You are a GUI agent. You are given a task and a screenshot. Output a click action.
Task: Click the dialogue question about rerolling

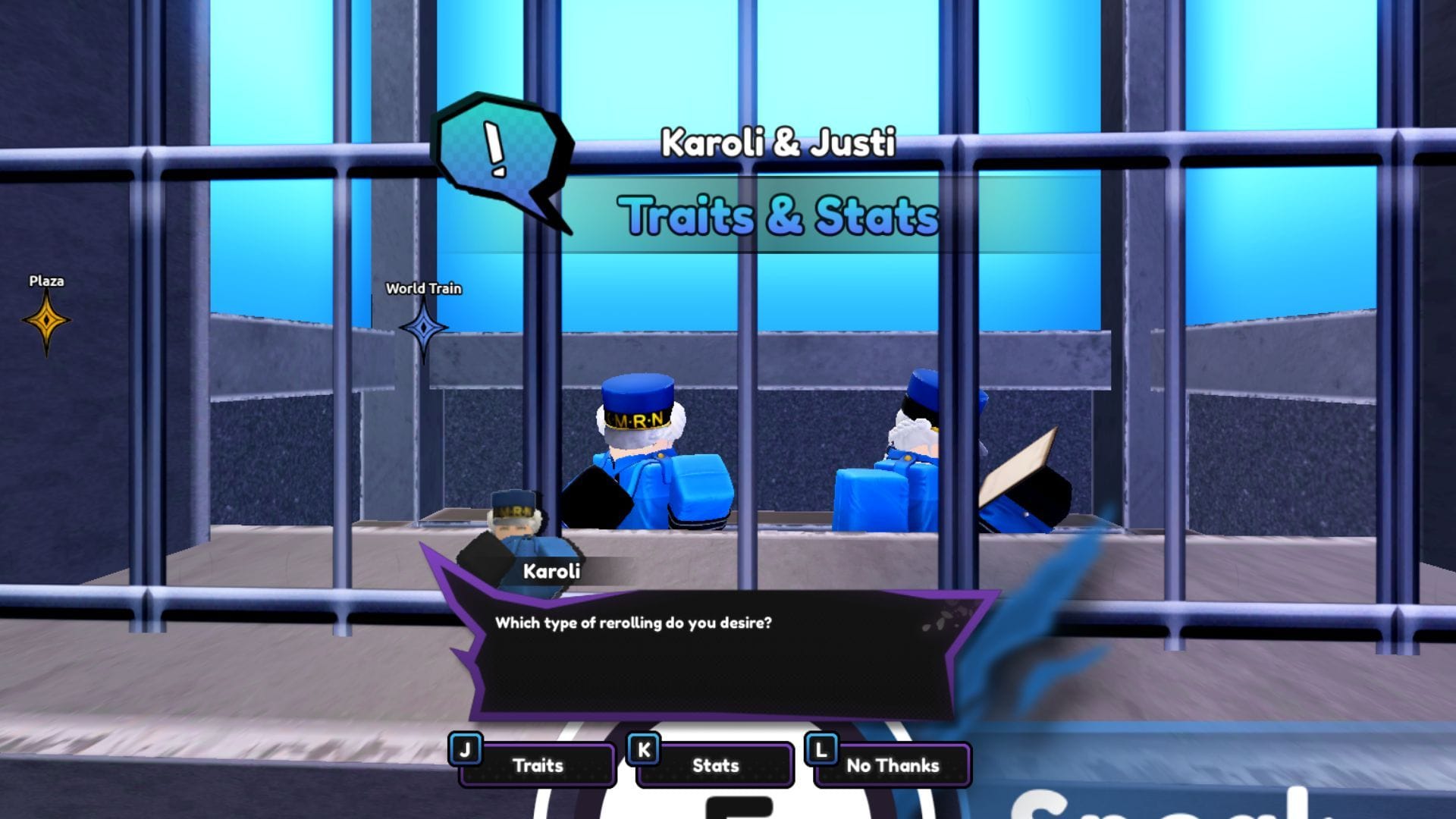click(x=635, y=623)
